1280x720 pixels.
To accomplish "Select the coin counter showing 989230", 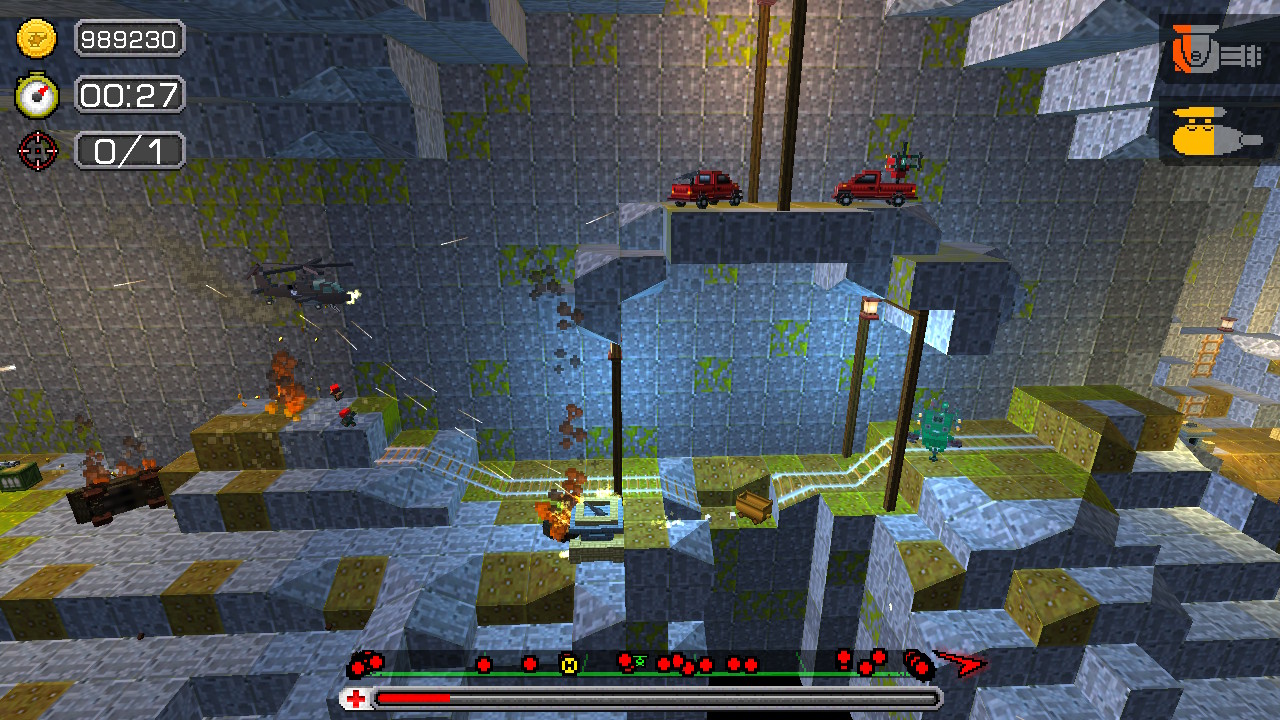I will [128, 40].
